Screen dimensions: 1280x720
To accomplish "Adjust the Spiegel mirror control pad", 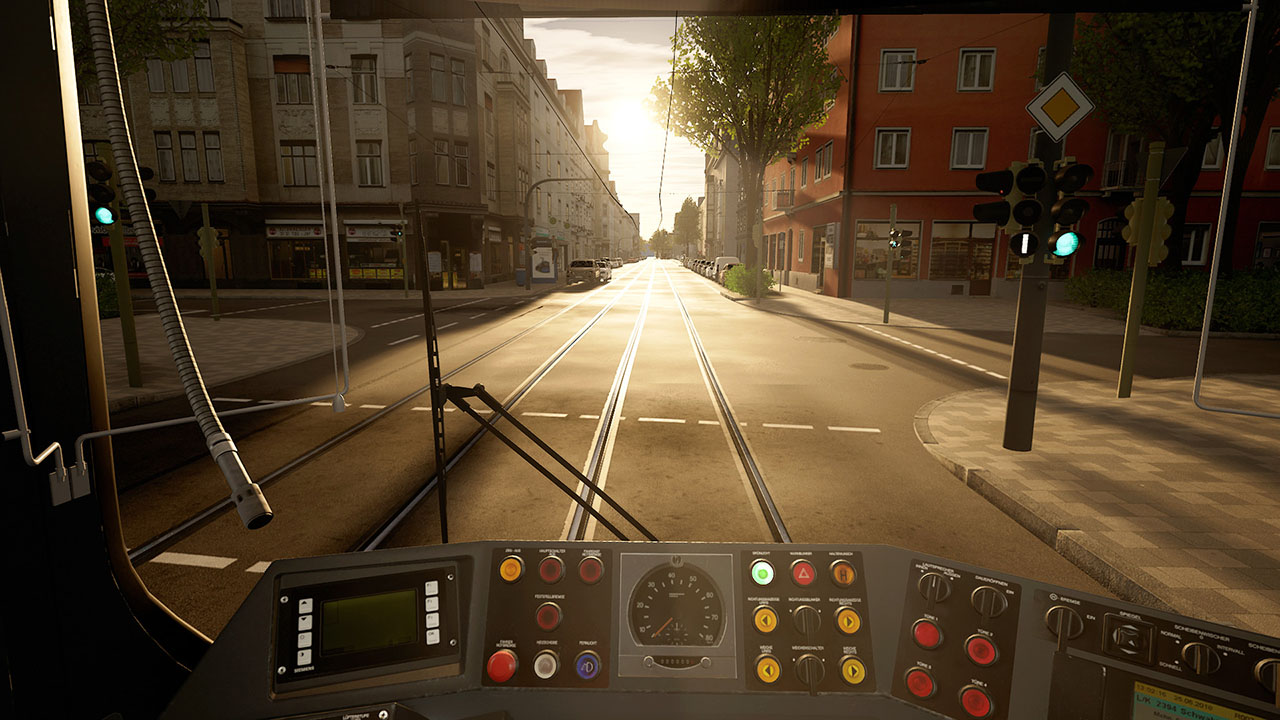I will 1129,636.
